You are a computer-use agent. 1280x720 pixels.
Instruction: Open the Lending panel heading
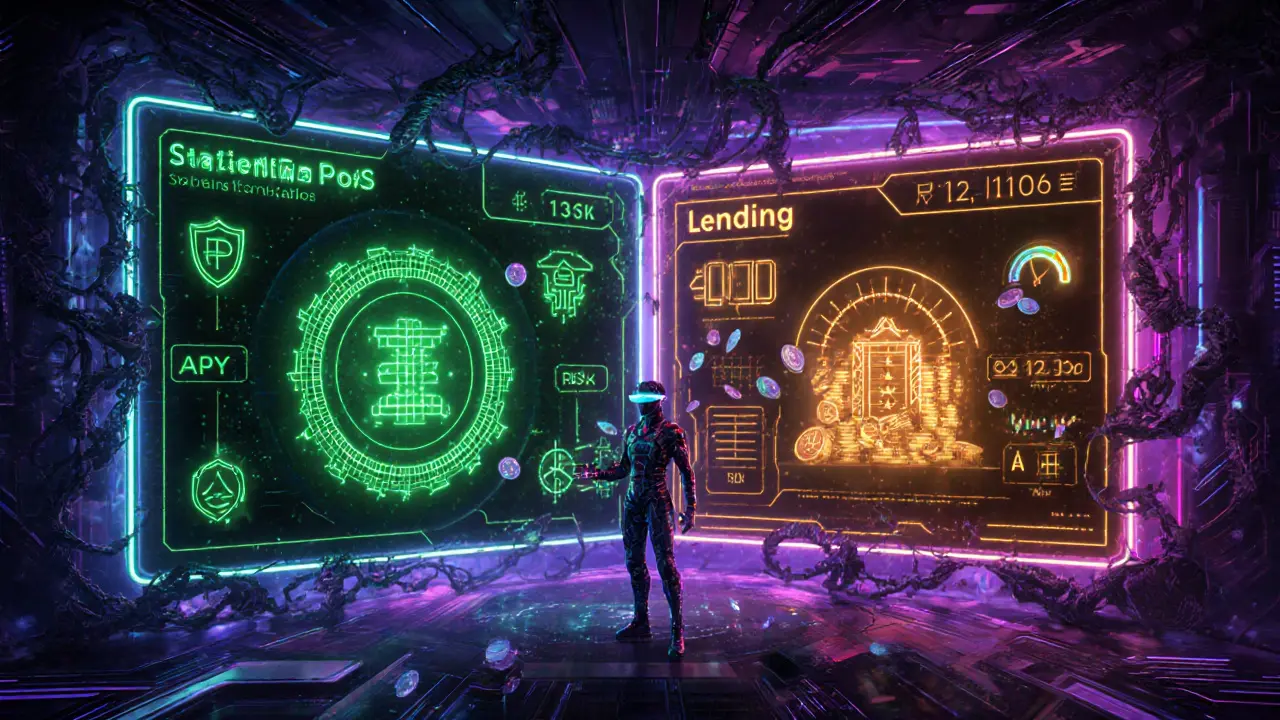point(740,217)
